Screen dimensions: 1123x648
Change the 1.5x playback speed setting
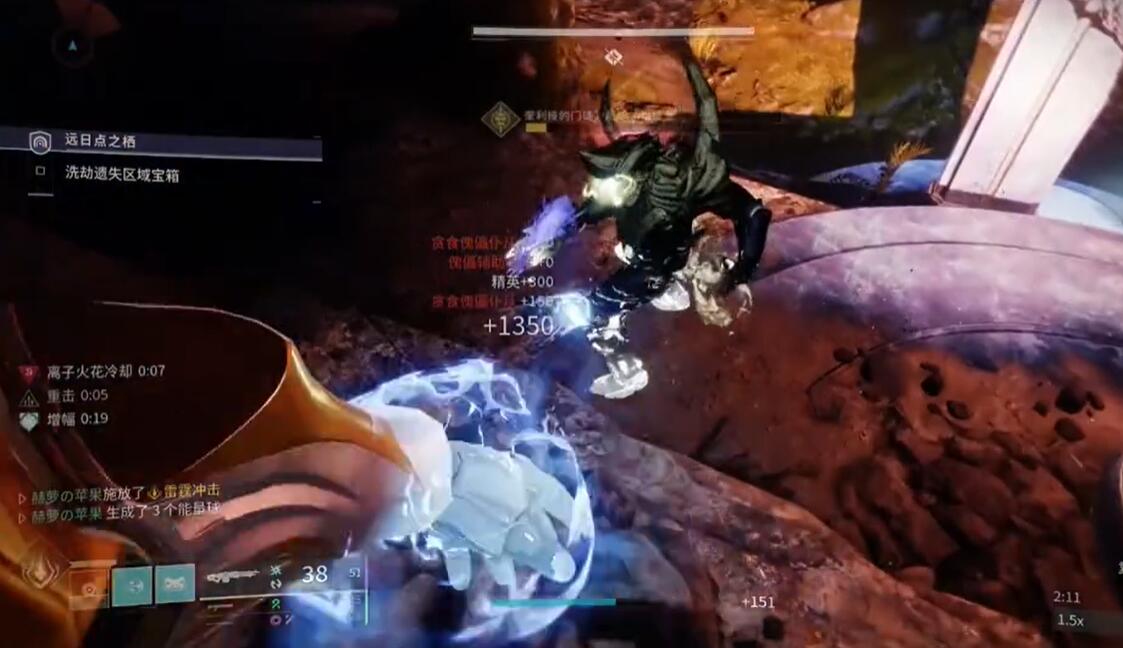[x=1071, y=620]
